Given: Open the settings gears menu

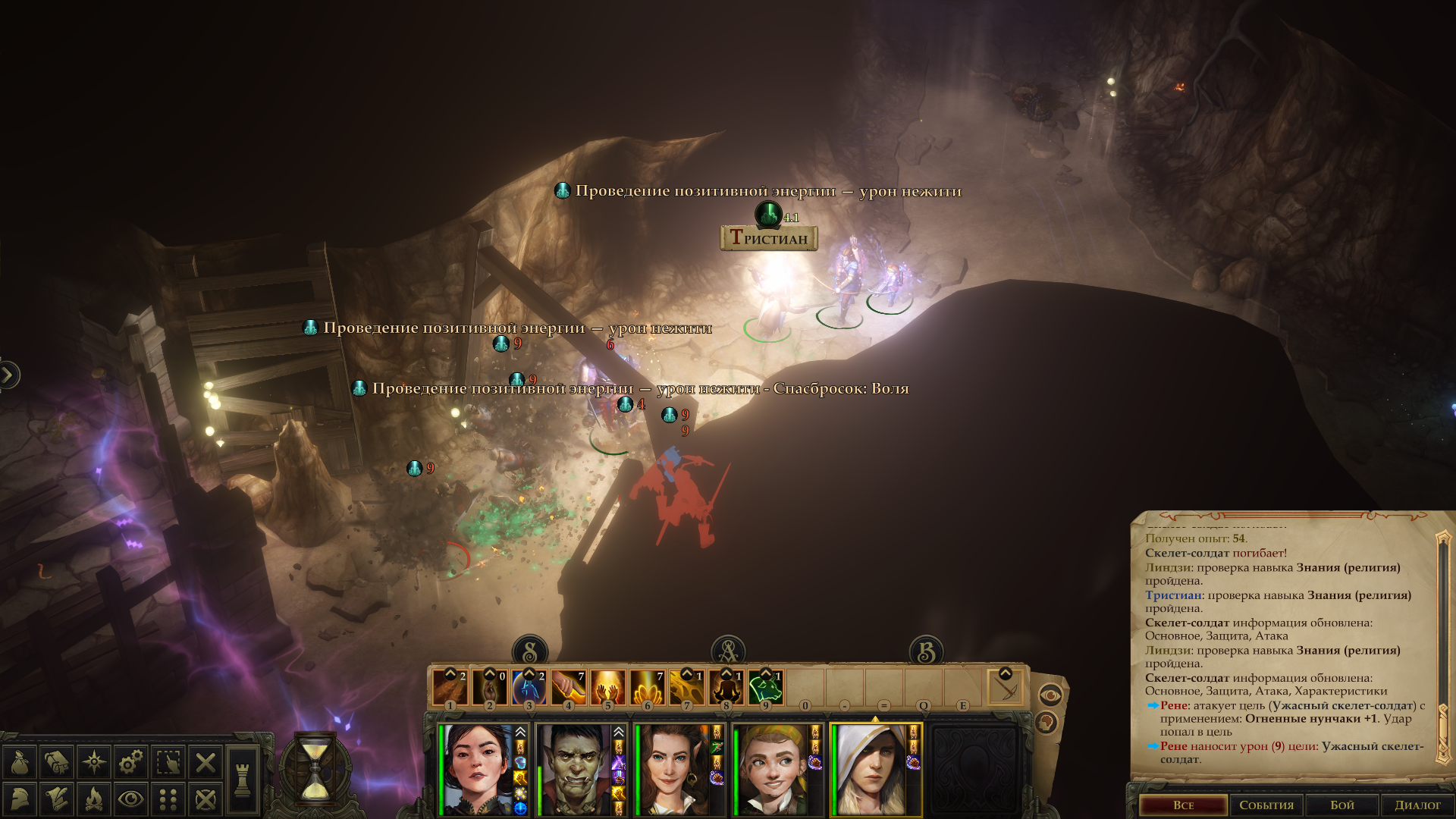Looking at the screenshot, I should pyautogui.click(x=131, y=762).
